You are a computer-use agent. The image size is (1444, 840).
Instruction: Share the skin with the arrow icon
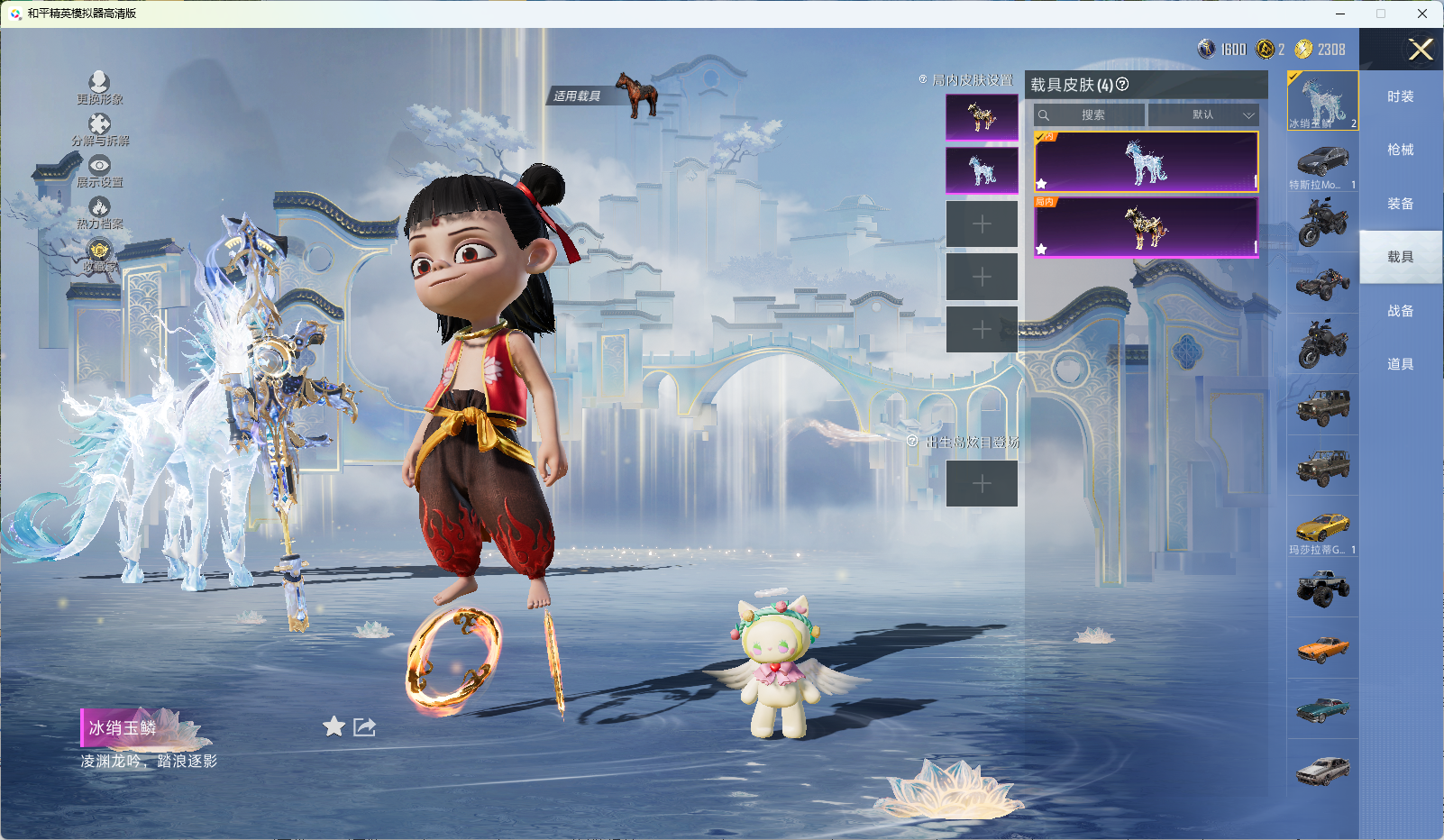[364, 726]
